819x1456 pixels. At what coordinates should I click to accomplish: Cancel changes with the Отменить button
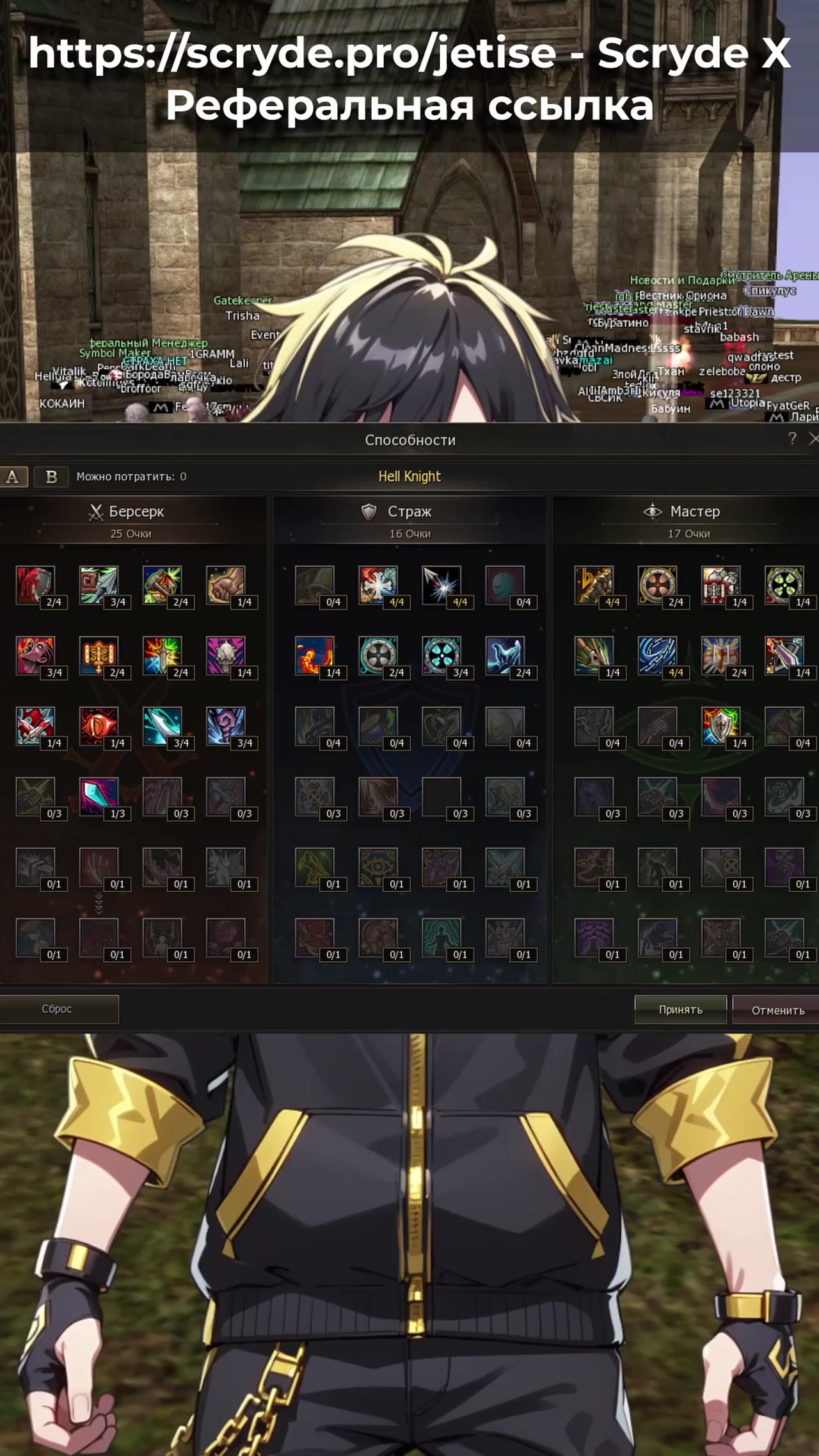pyautogui.click(x=777, y=1010)
